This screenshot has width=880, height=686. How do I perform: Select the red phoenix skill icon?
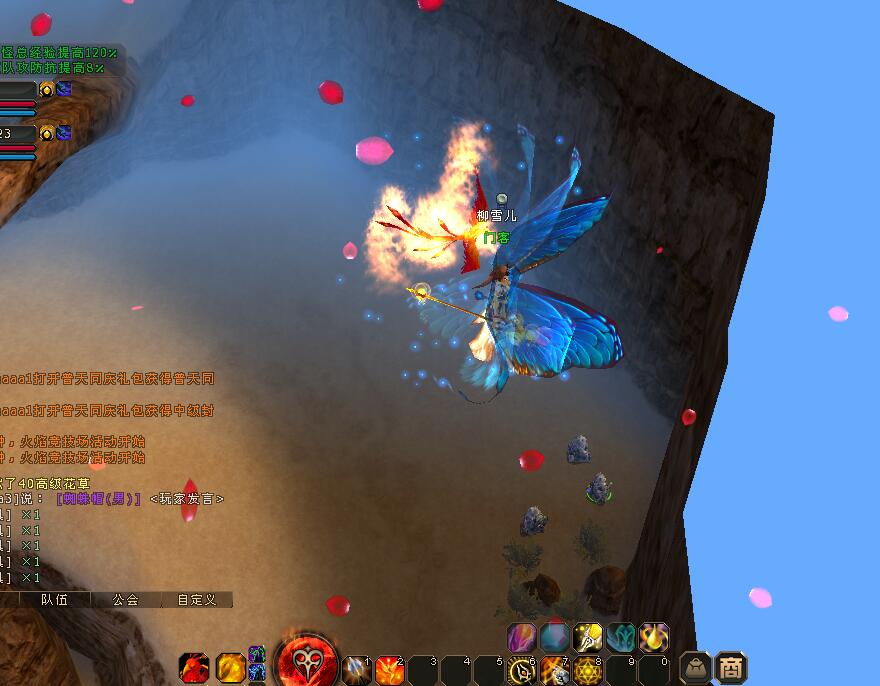click(x=195, y=668)
